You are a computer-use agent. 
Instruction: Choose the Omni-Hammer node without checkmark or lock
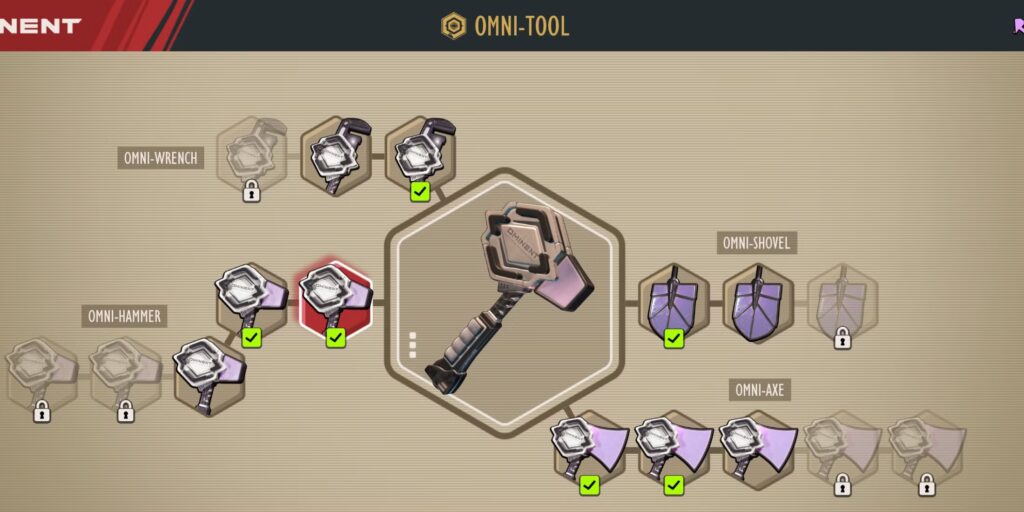pos(210,376)
